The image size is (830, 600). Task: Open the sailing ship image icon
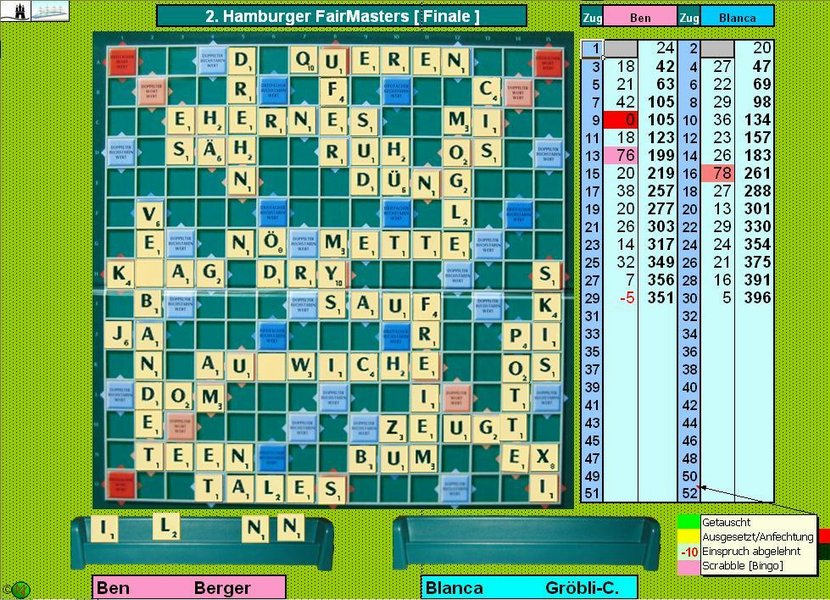click(49, 11)
